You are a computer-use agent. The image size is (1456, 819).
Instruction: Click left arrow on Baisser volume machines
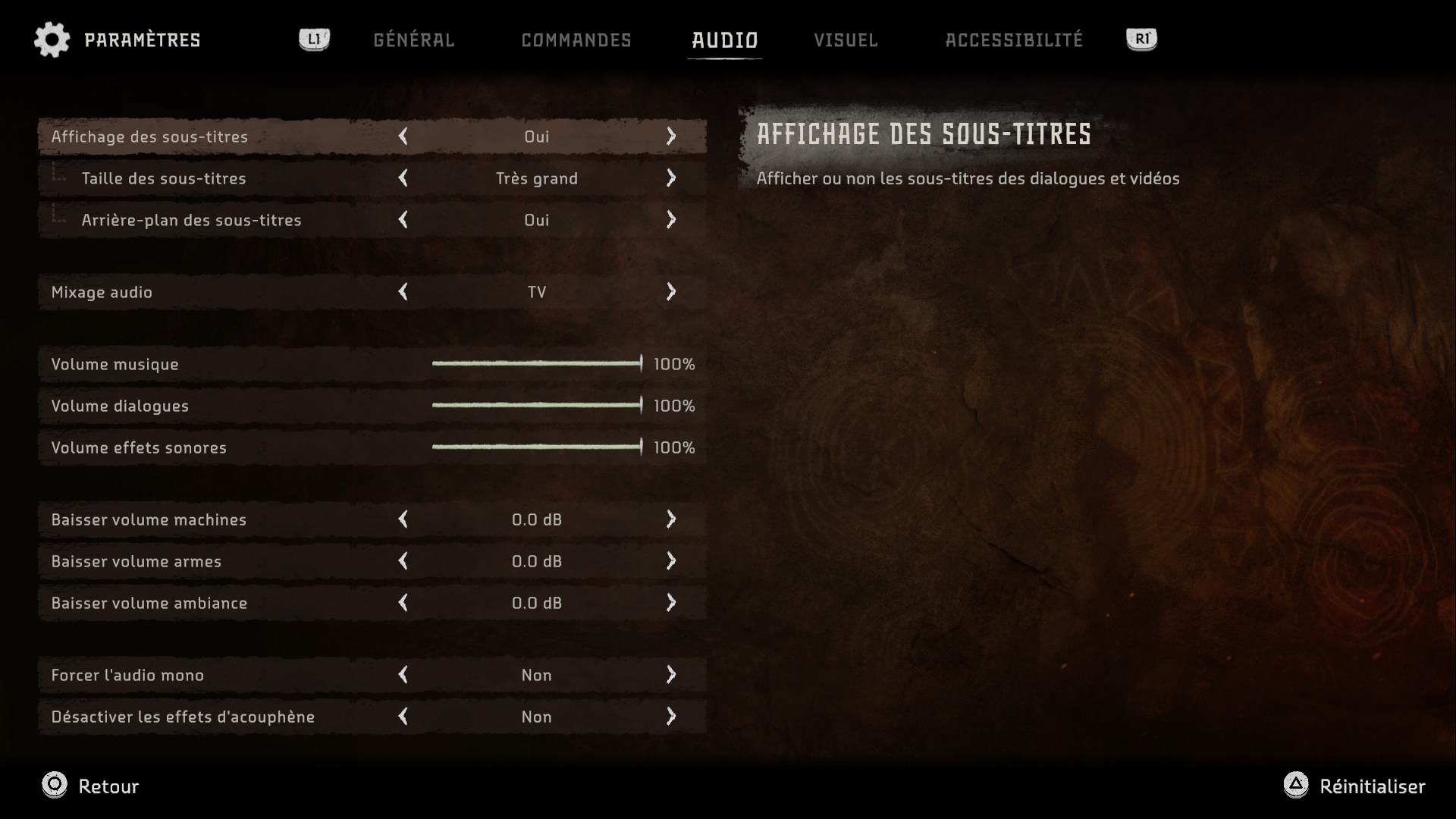click(x=403, y=519)
